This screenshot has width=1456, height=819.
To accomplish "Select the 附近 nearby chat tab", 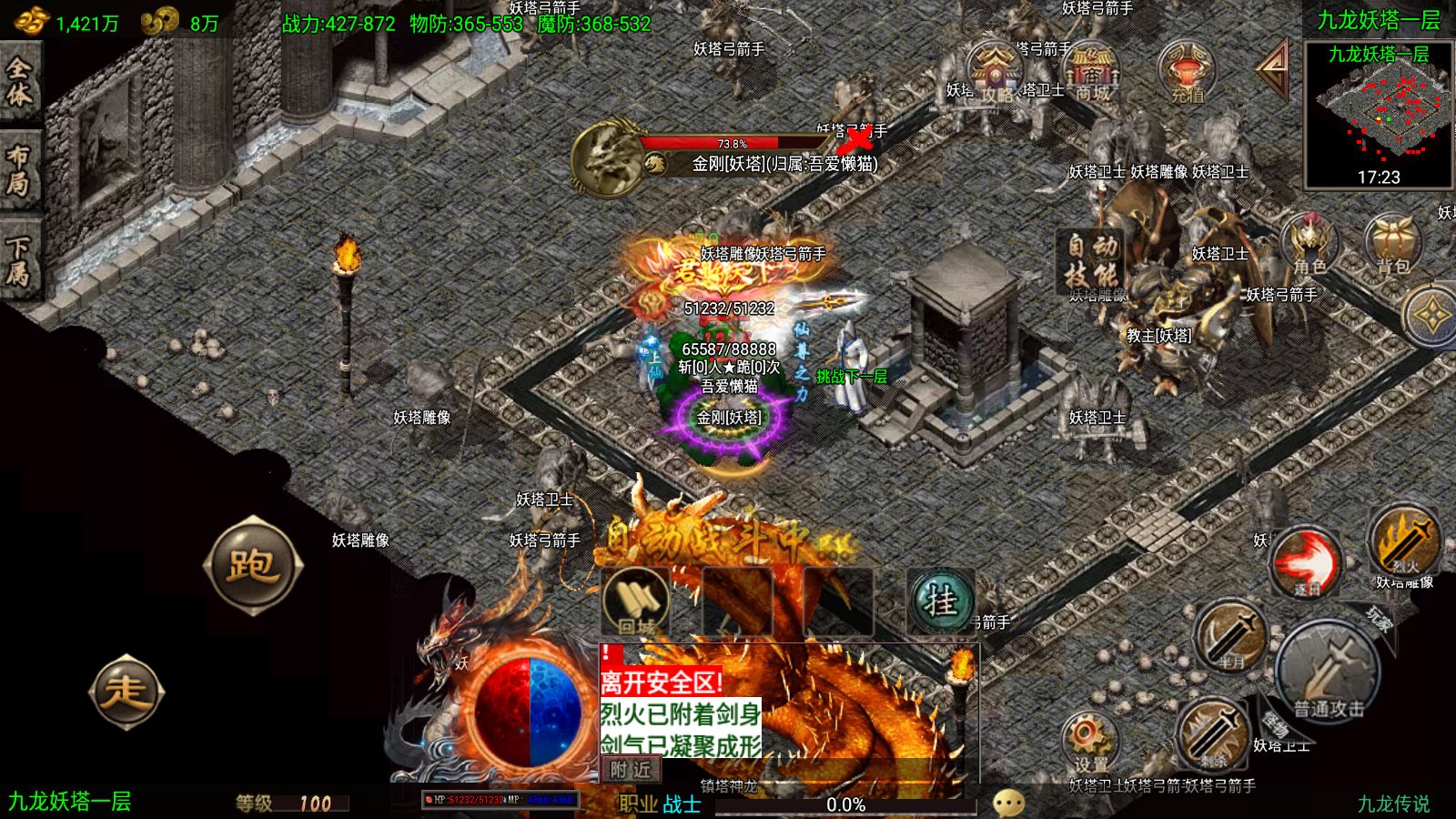I will coord(631,770).
